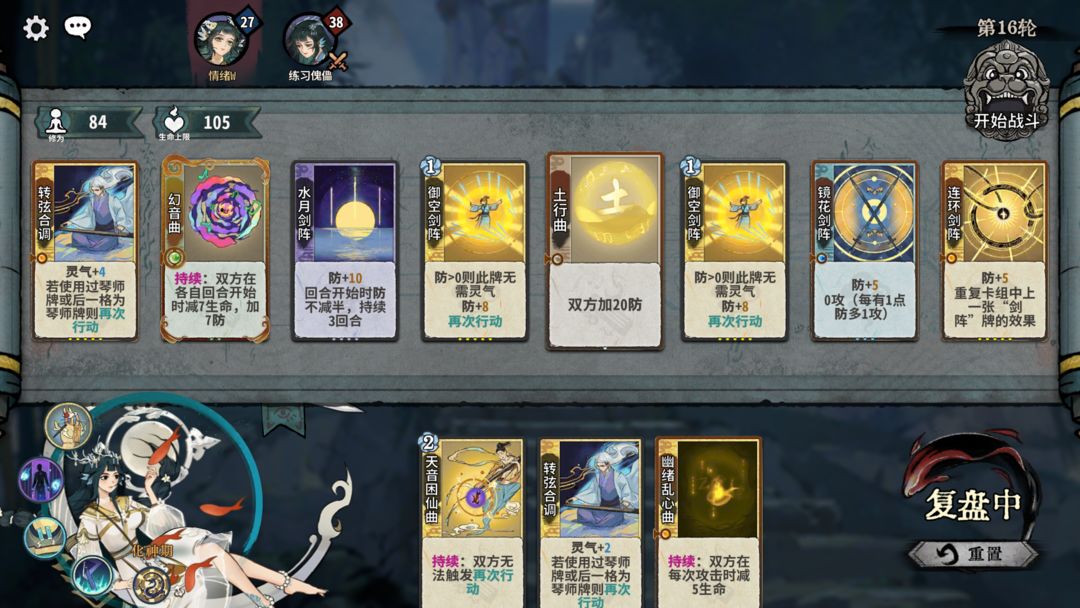This screenshot has width=1080, height=608.
Task: Select the 转弦合调 card with 灵气+2
Action: tap(590, 522)
